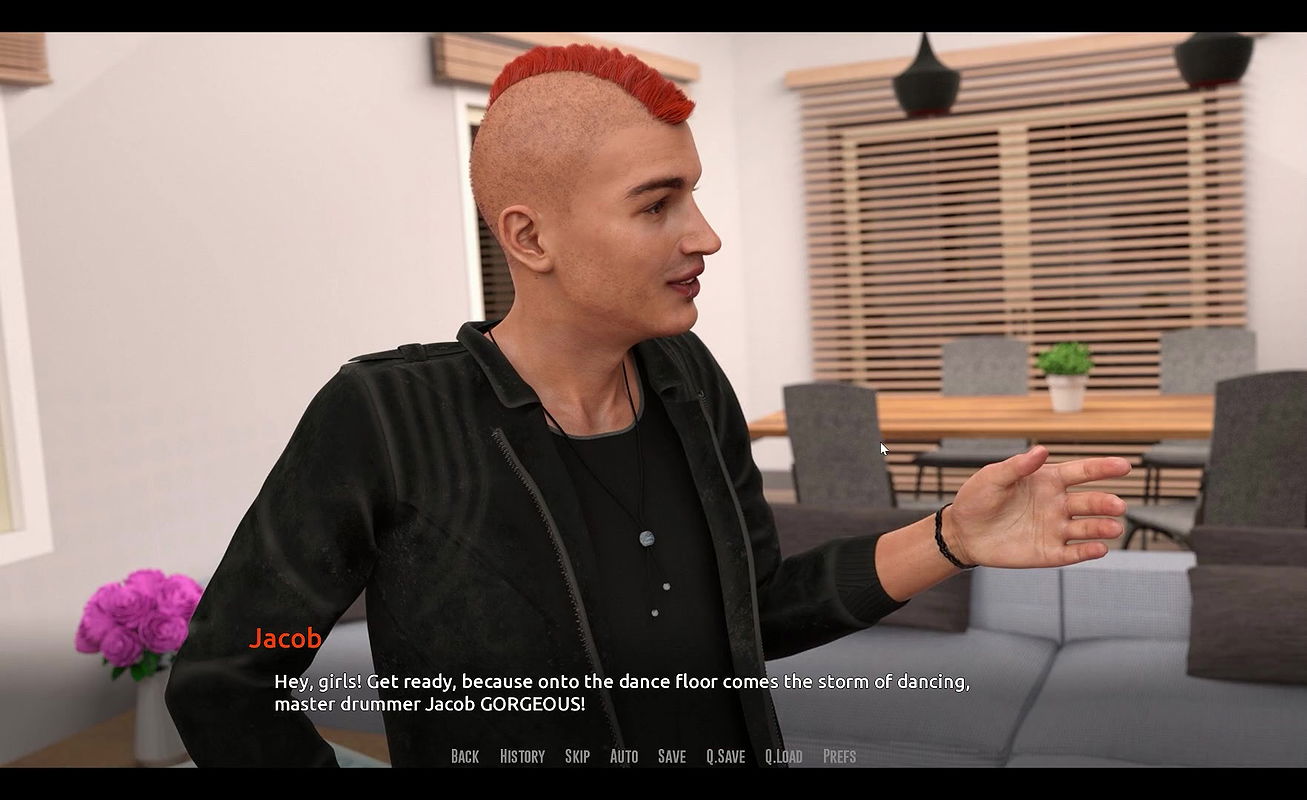Click the dialogue box to advance Jacob's line
This screenshot has width=1307, height=800.
pos(620,692)
